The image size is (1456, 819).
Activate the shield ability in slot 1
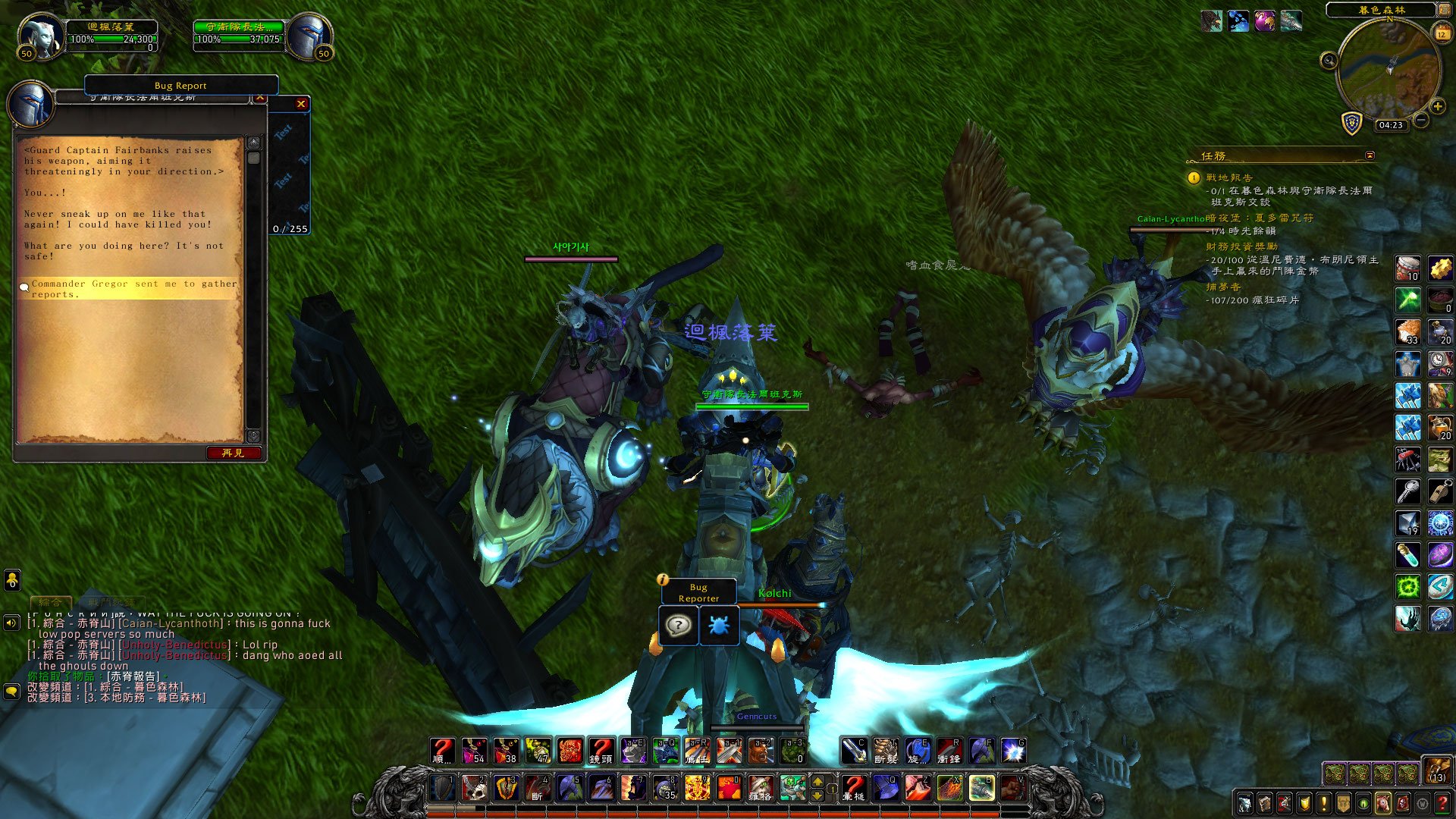[443, 788]
